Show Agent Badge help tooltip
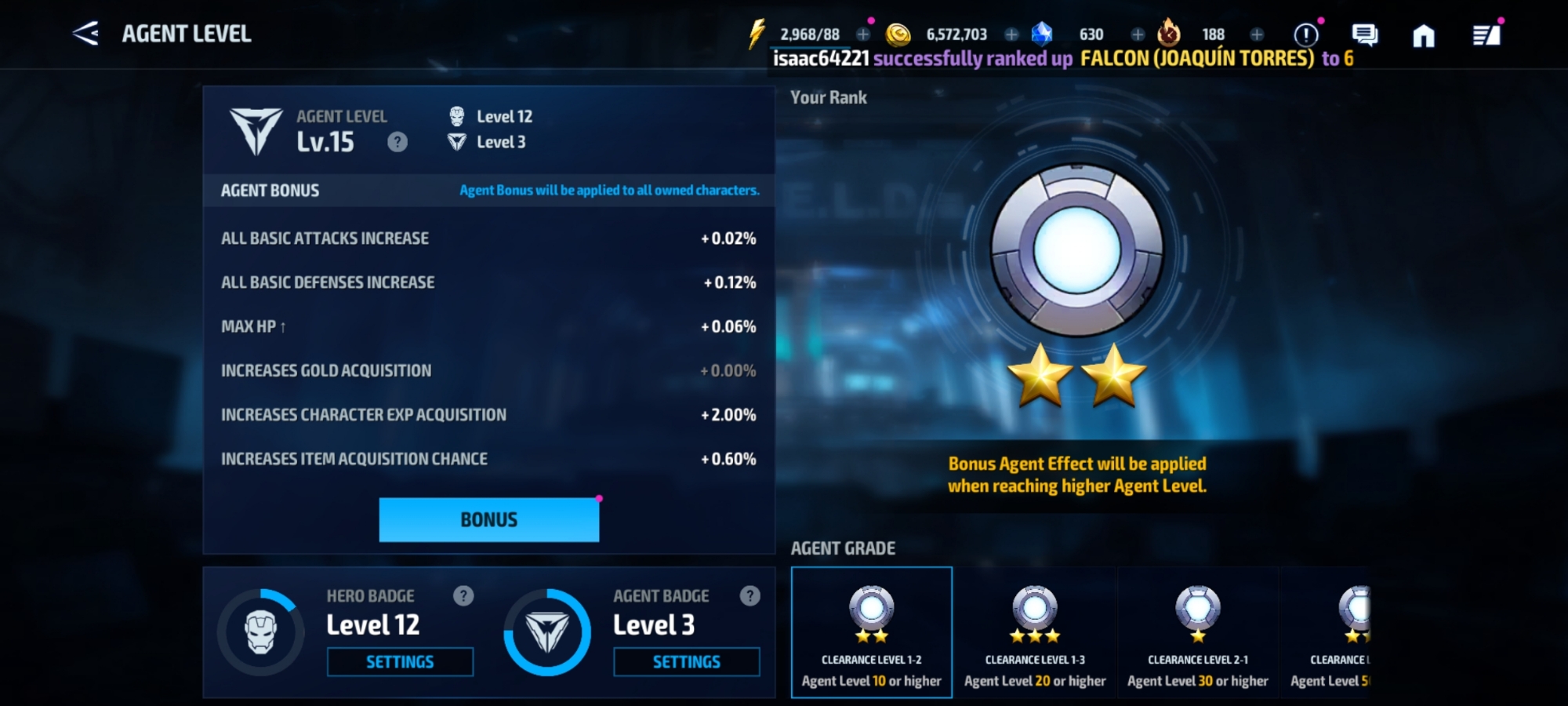1568x706 pixels. (750, 596)
